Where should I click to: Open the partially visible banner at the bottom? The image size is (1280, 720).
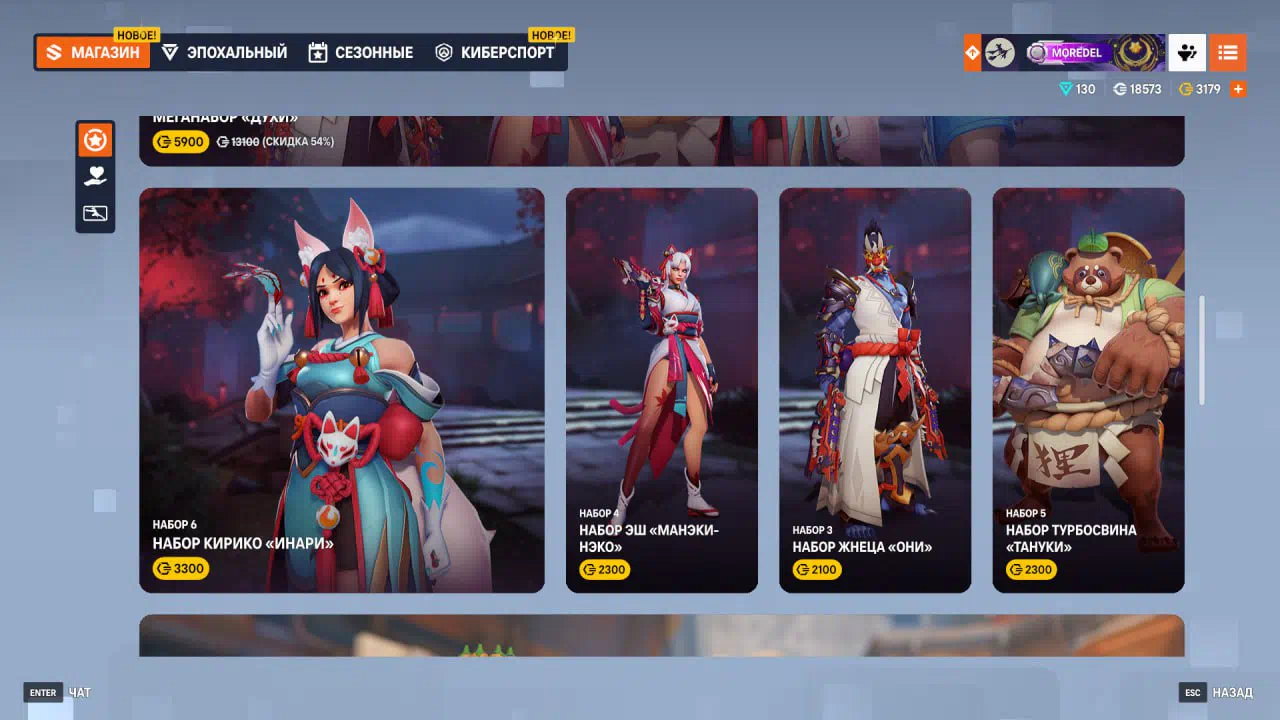point(661,636)
